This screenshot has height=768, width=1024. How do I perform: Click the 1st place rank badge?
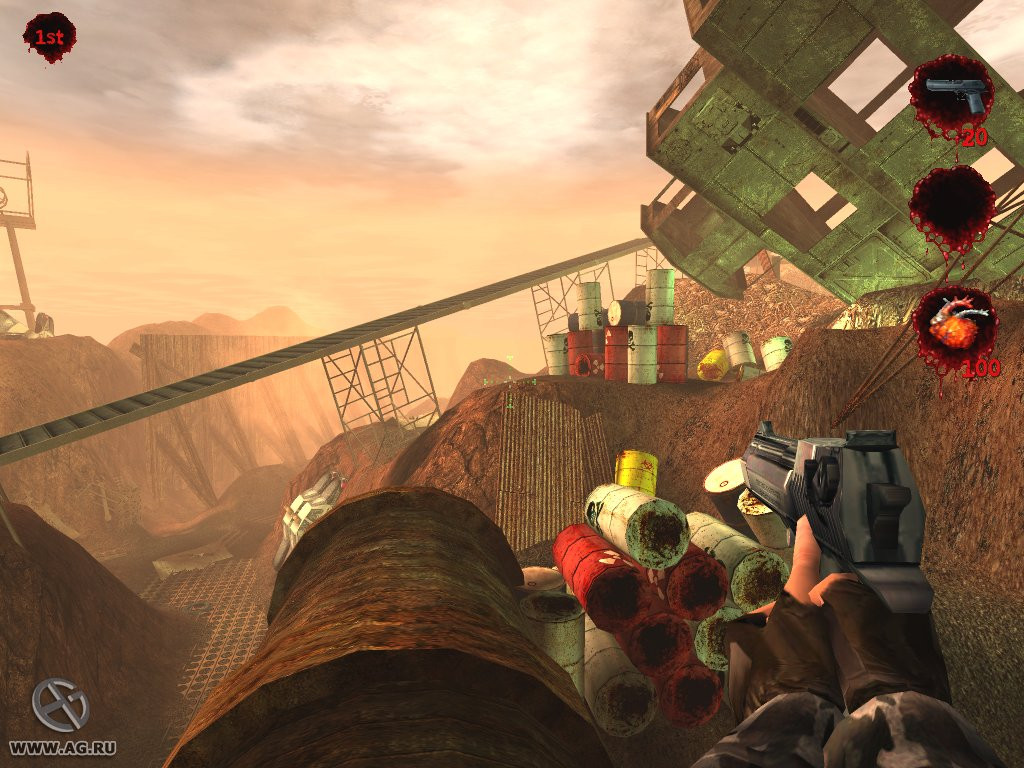[x=49, y=38]
